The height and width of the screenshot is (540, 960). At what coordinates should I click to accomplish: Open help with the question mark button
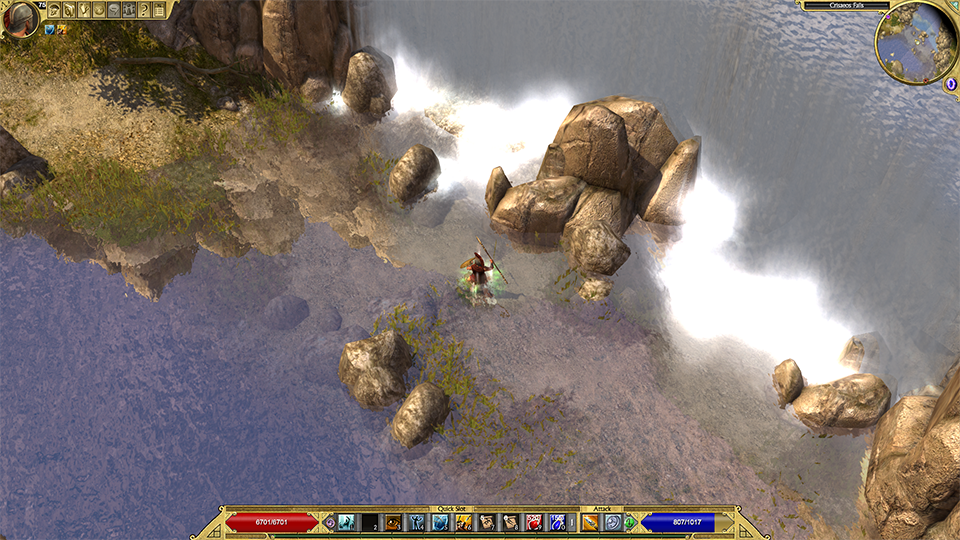tap(145, 9)
